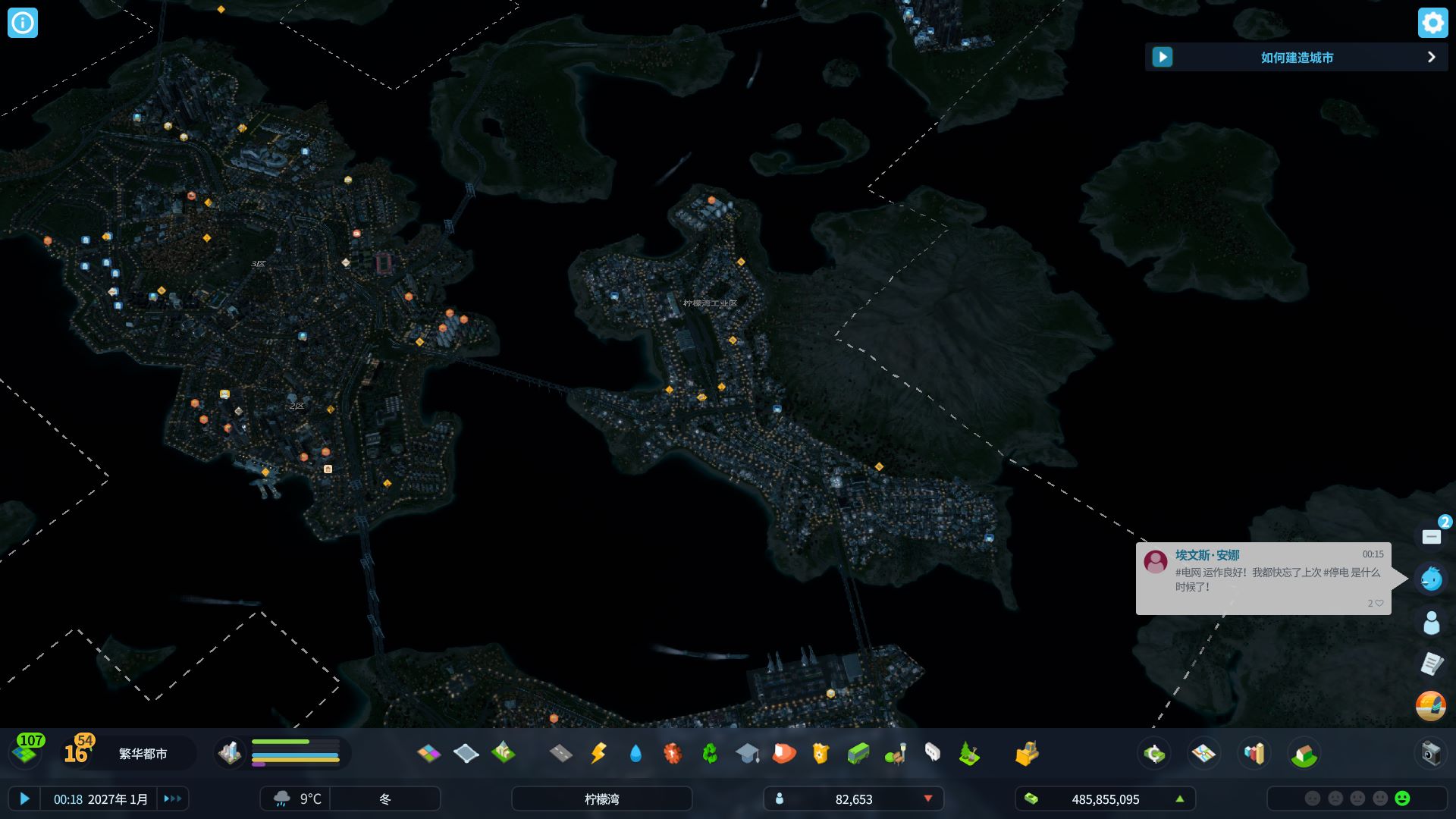Open the notifications icon with badge 2

1432,536
